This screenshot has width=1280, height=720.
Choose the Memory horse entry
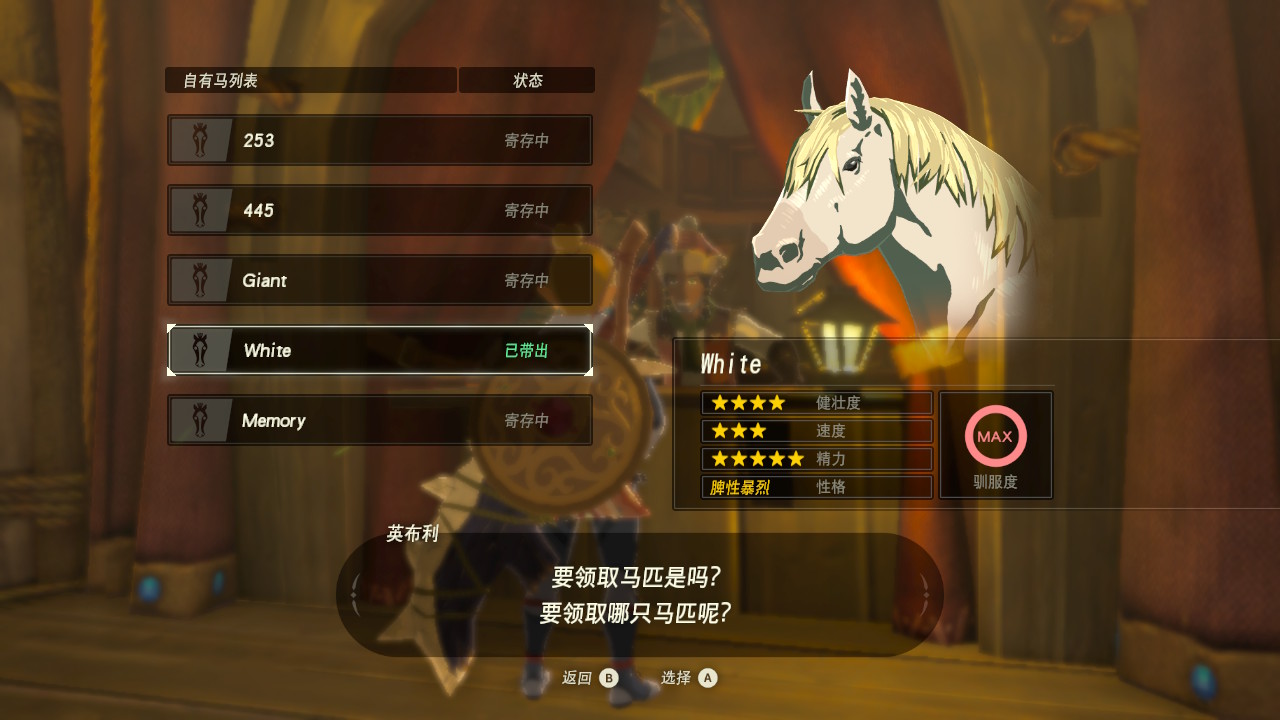pyautogui.click(x=380, y=420)
